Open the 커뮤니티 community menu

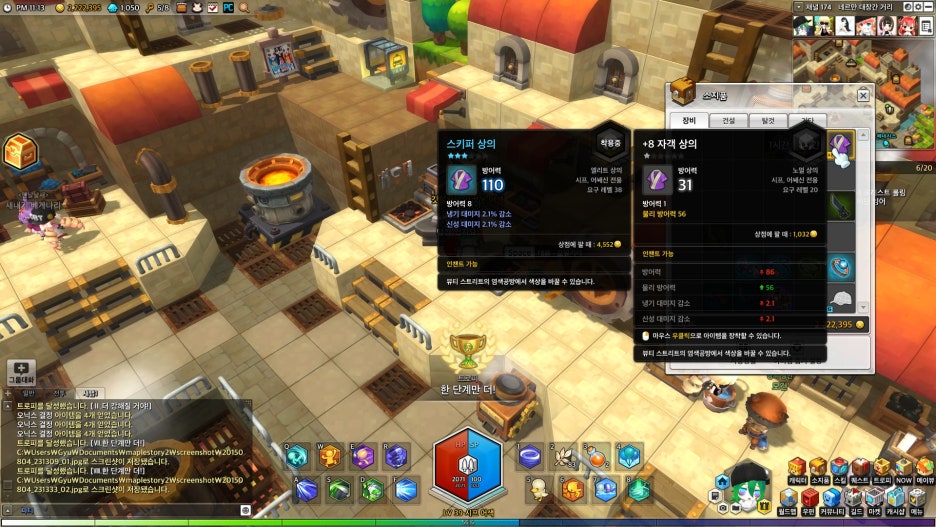point(831,502)
